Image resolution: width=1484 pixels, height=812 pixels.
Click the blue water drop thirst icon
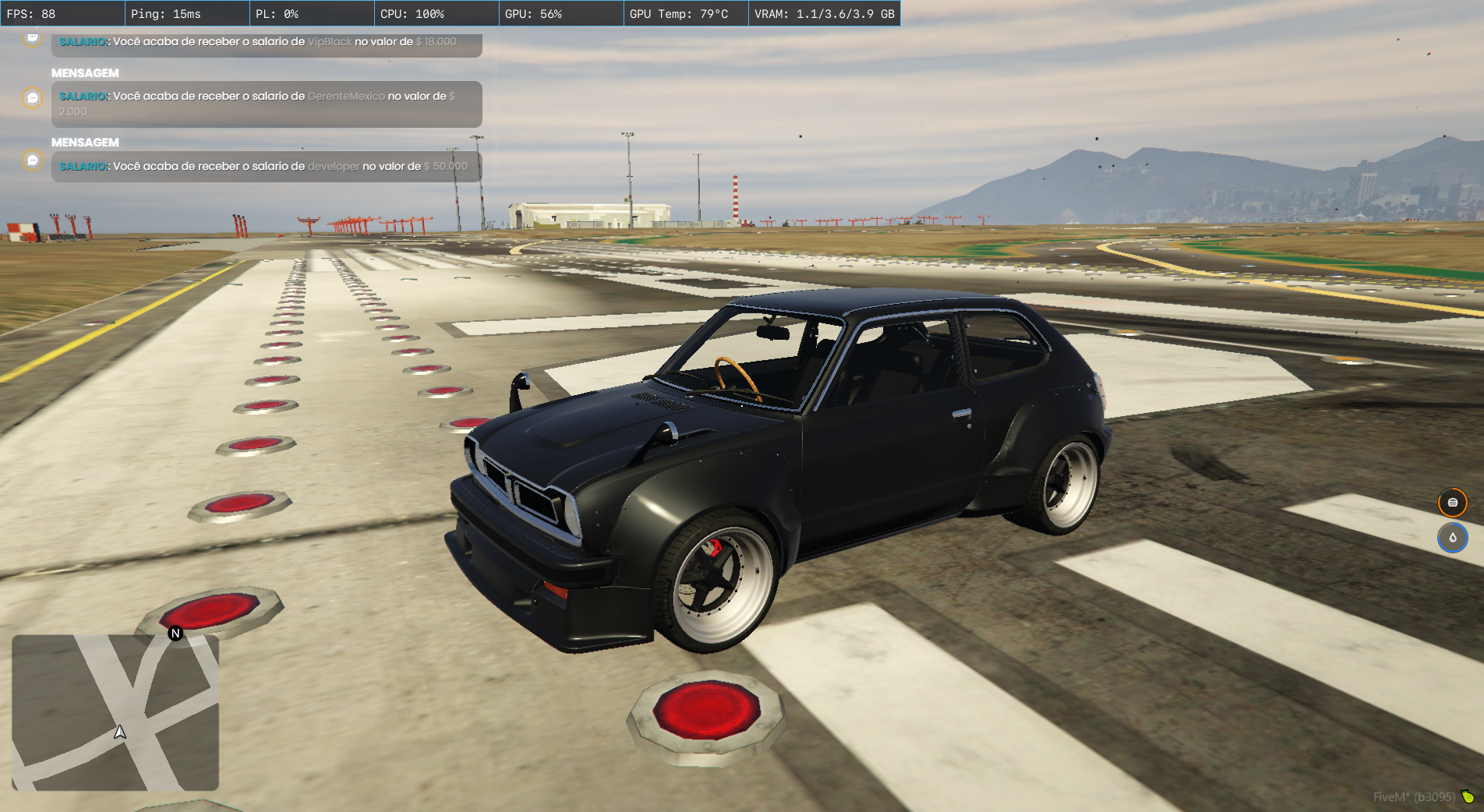tap(1452, 538)
